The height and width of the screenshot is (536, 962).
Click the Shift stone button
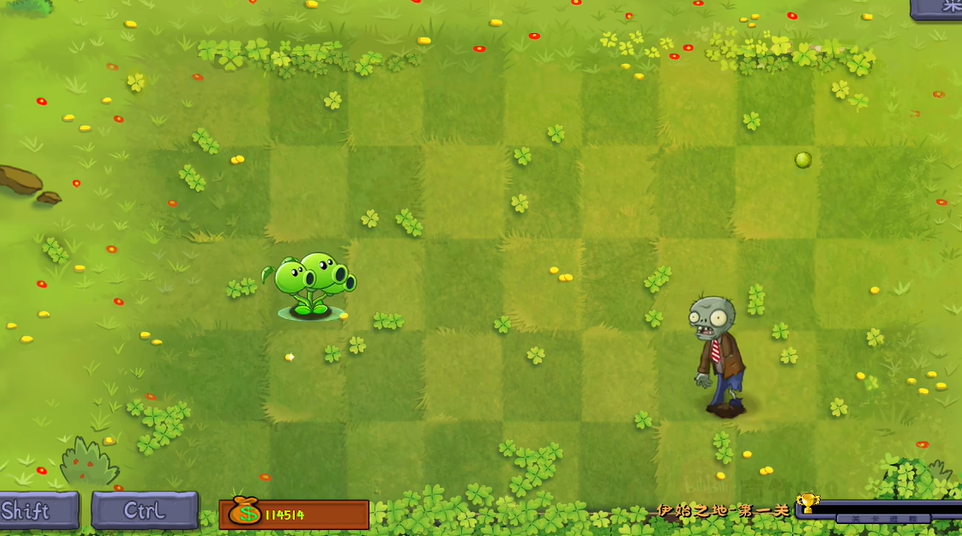pos(36,511)
